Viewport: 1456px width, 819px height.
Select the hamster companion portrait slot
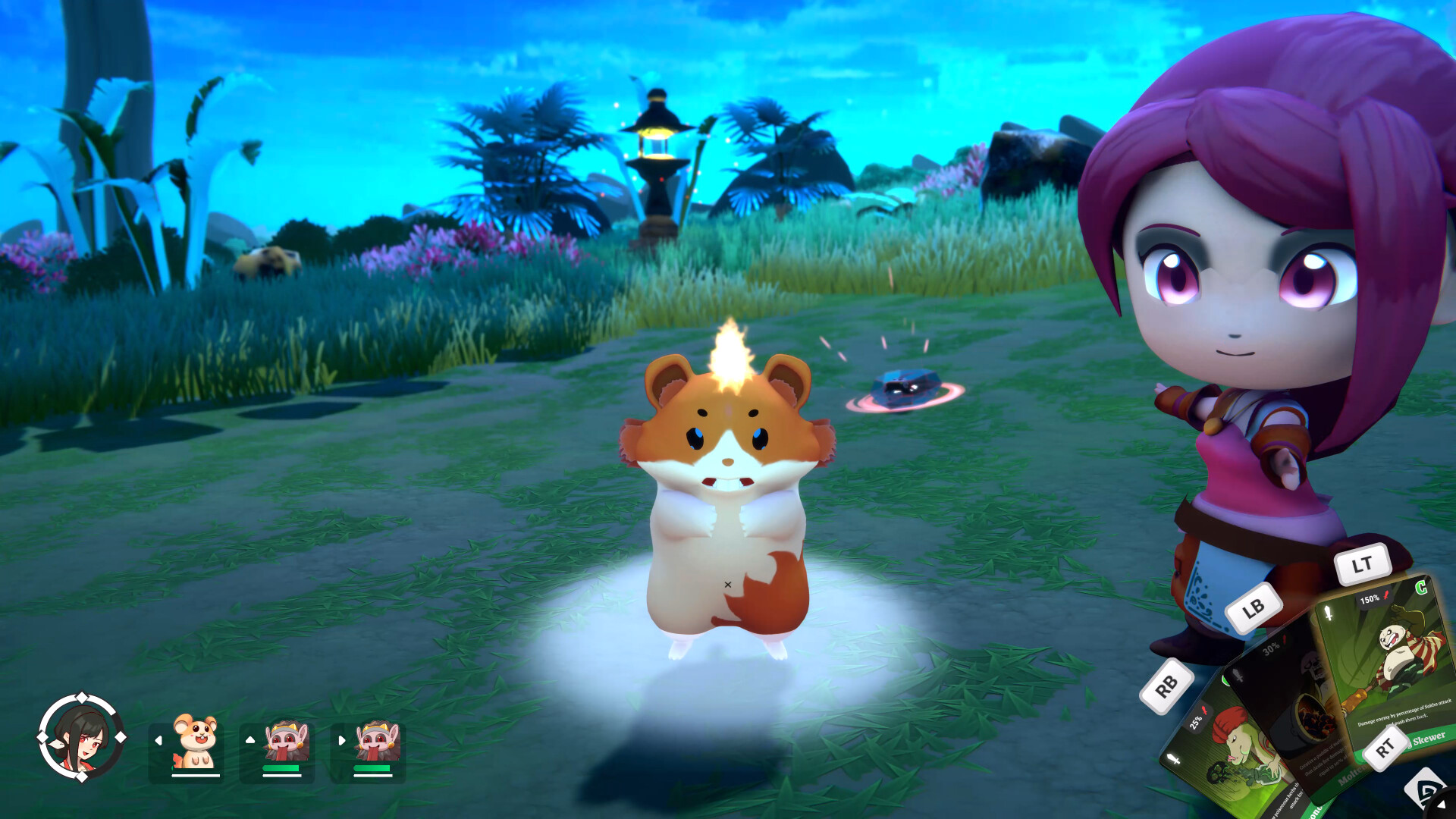click(x=196, y=740)
